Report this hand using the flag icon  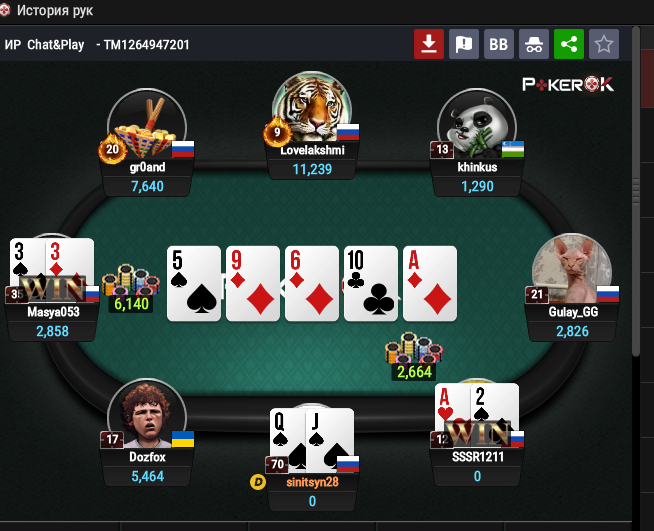tap(463, 44)
